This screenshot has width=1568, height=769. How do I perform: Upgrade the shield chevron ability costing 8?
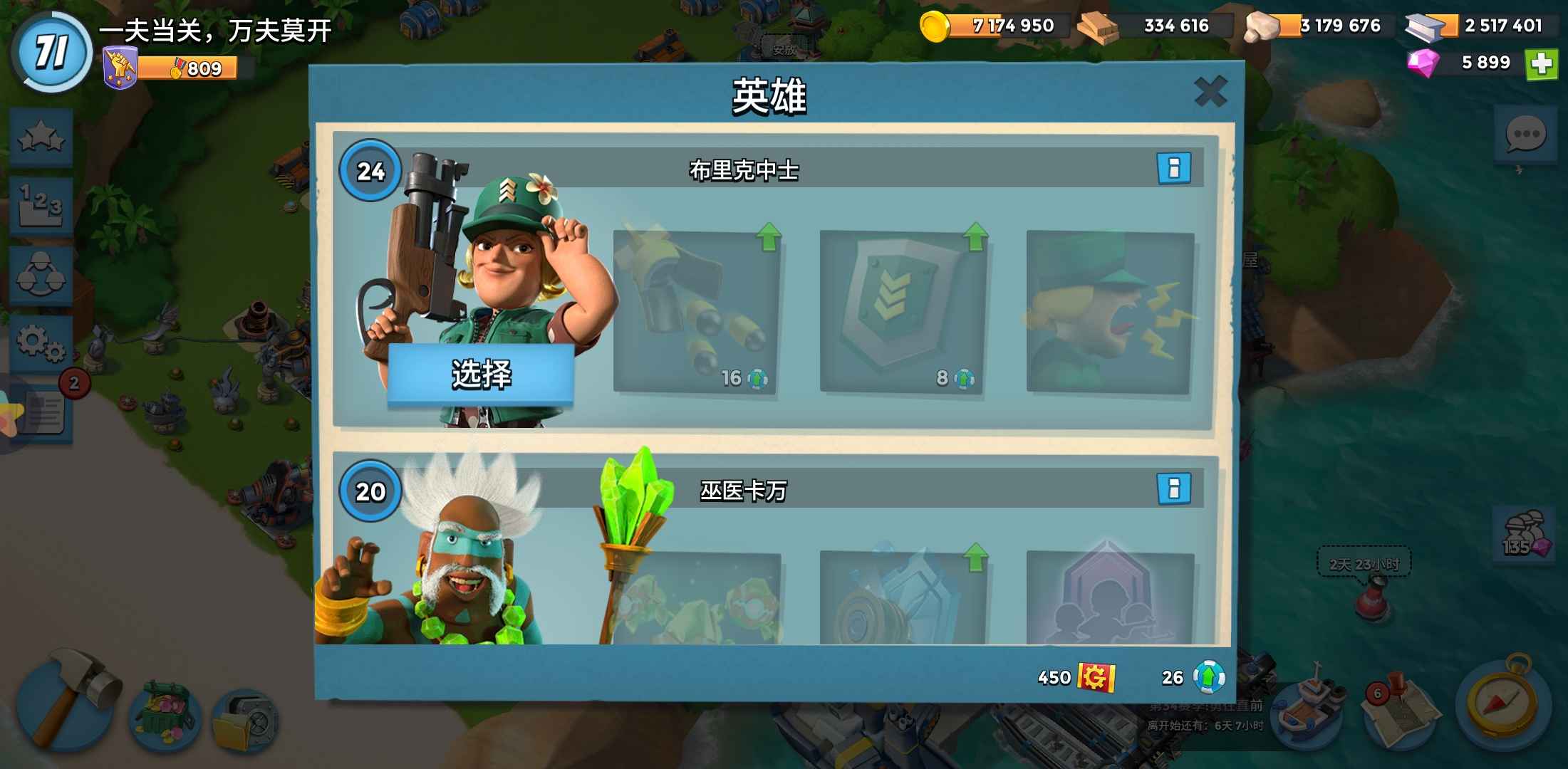(x=902, y=312)
